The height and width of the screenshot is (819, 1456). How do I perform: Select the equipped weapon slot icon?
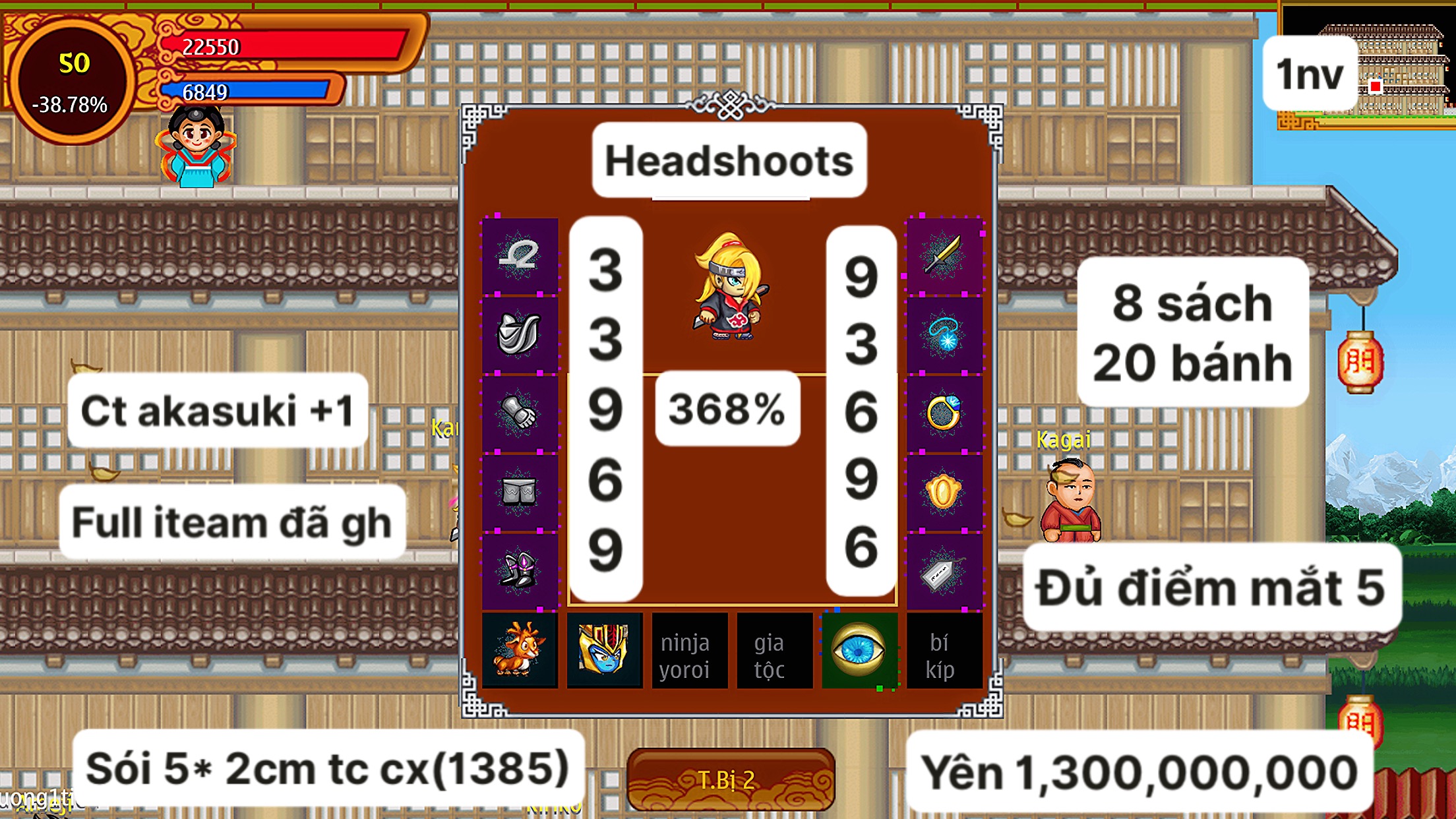pos(521,257)
